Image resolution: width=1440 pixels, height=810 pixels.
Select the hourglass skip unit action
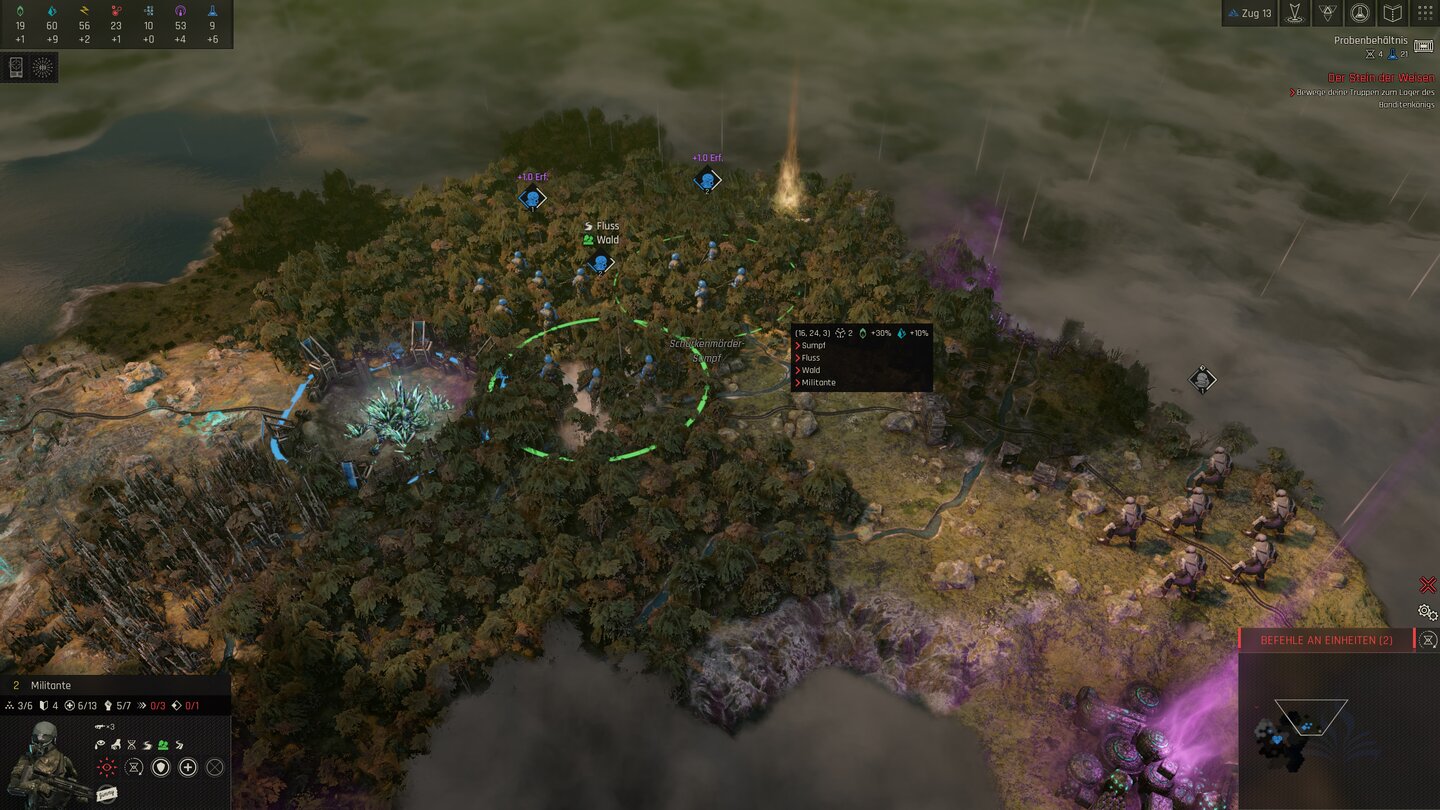133,768
